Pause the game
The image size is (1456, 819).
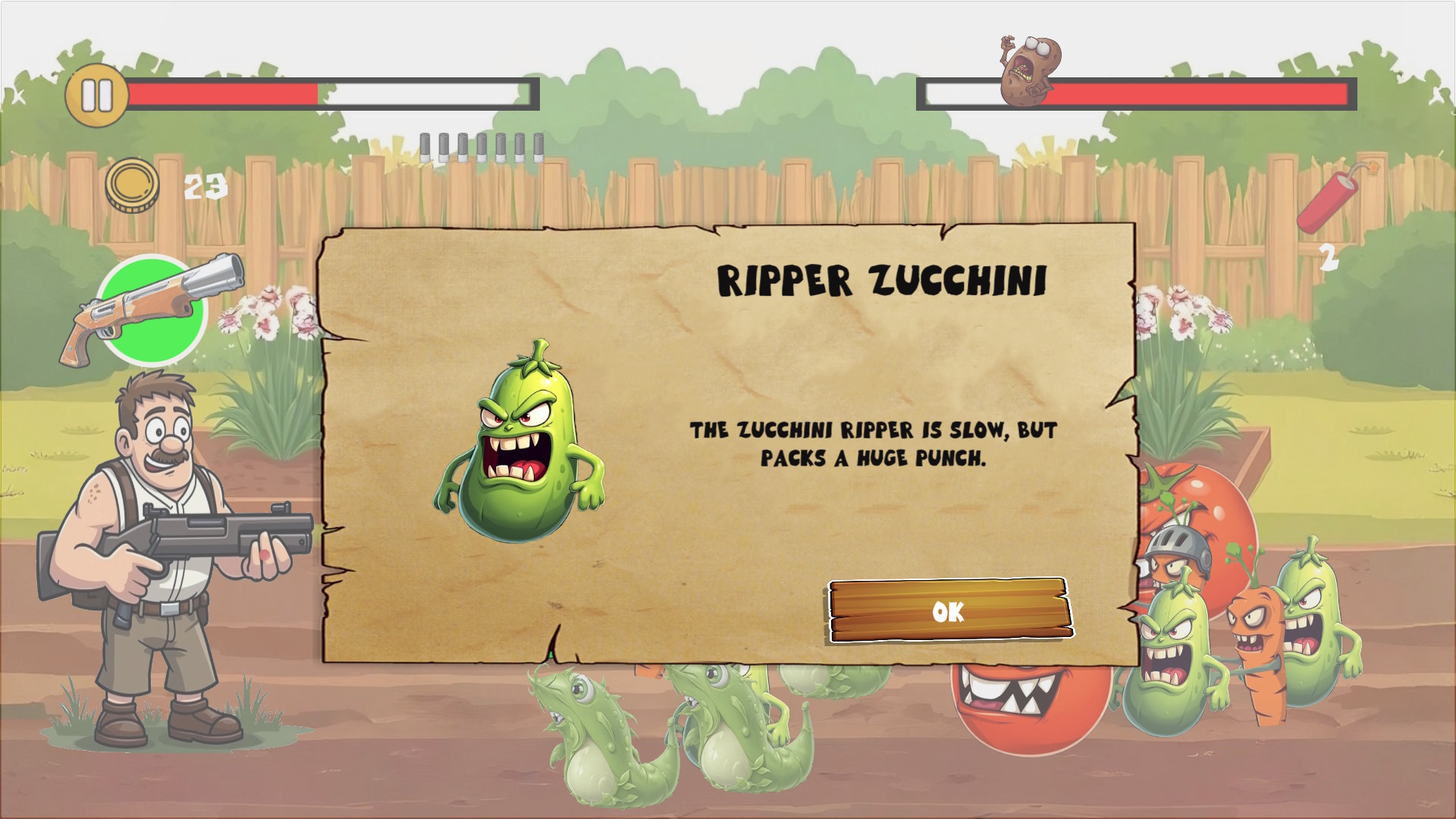click(x=96, y=97)
